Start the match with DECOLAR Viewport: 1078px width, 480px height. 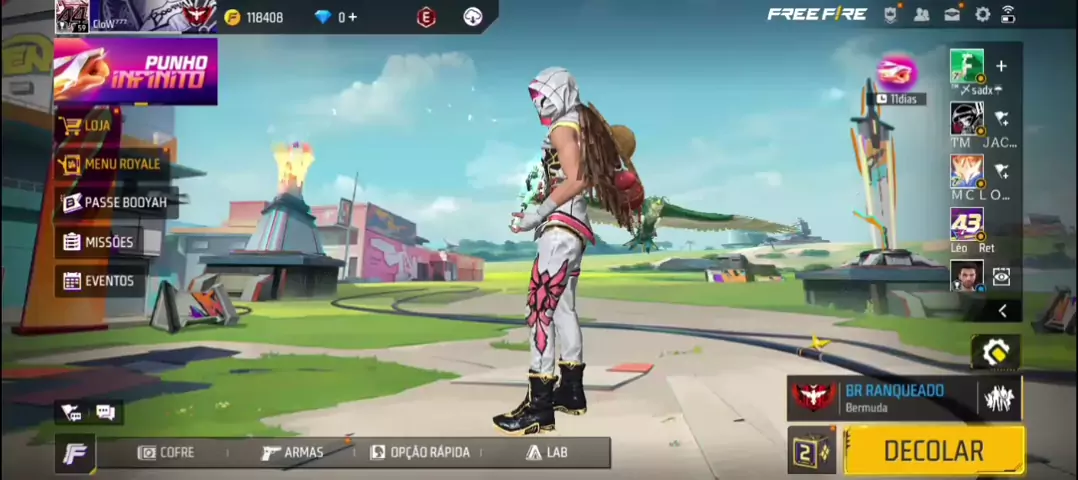click(x=933, y=451)
